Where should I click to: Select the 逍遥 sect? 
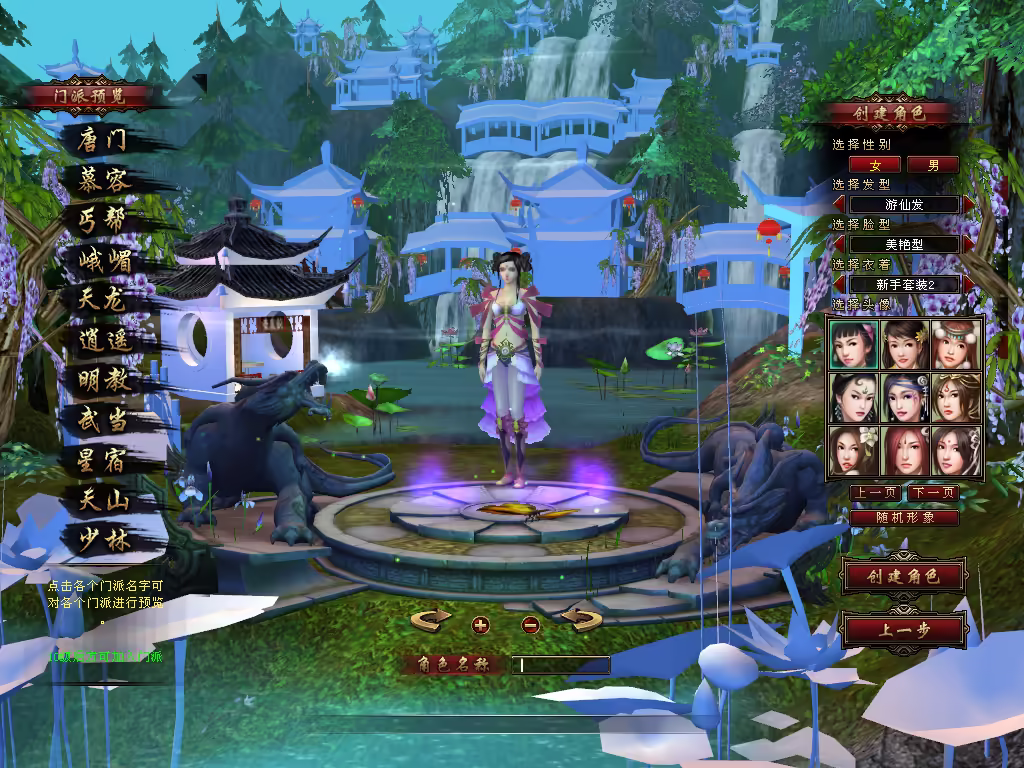103,339
